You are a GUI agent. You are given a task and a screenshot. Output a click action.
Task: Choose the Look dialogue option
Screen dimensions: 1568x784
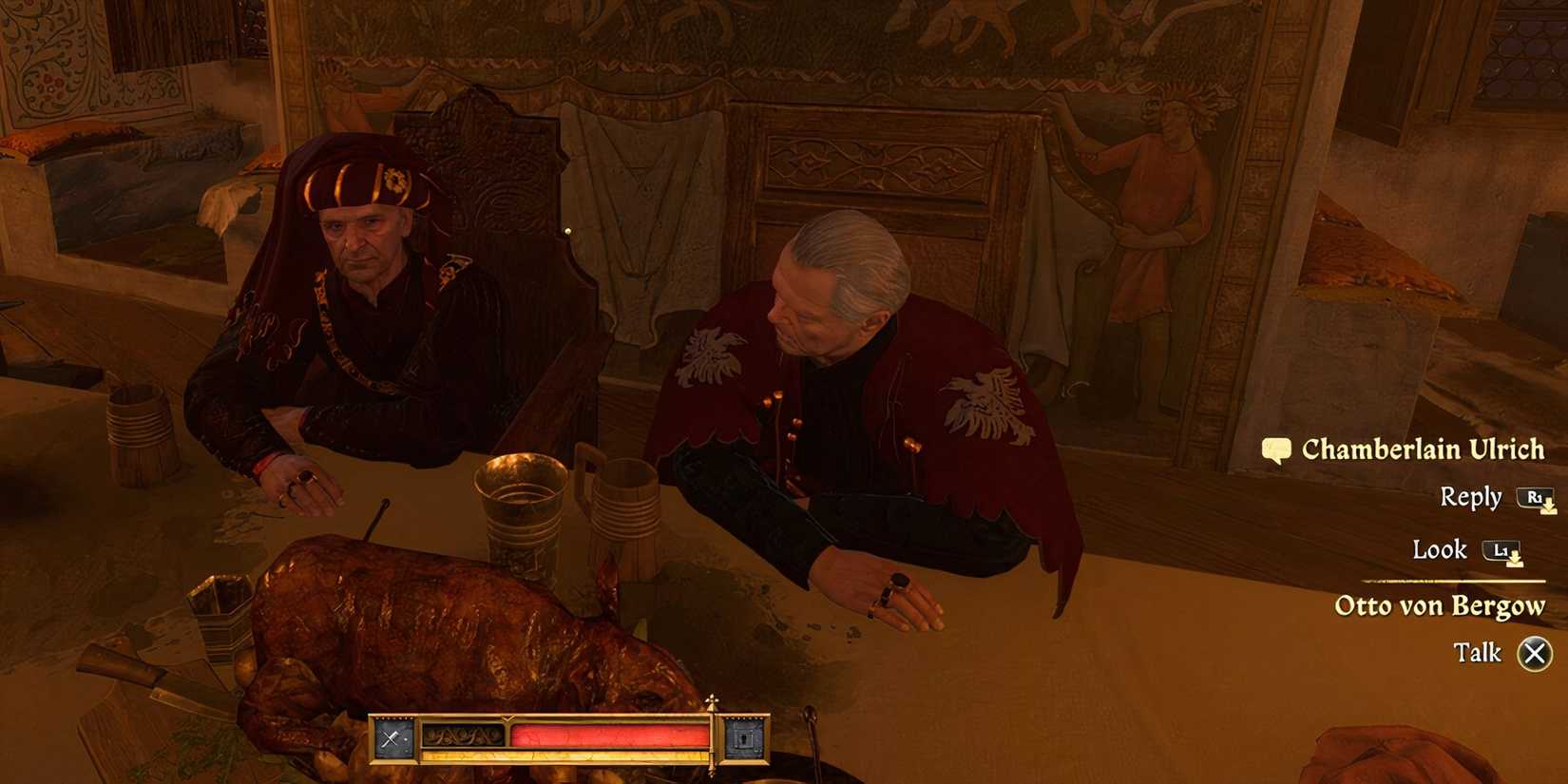pyautogui.click(x=1441, y=549)
